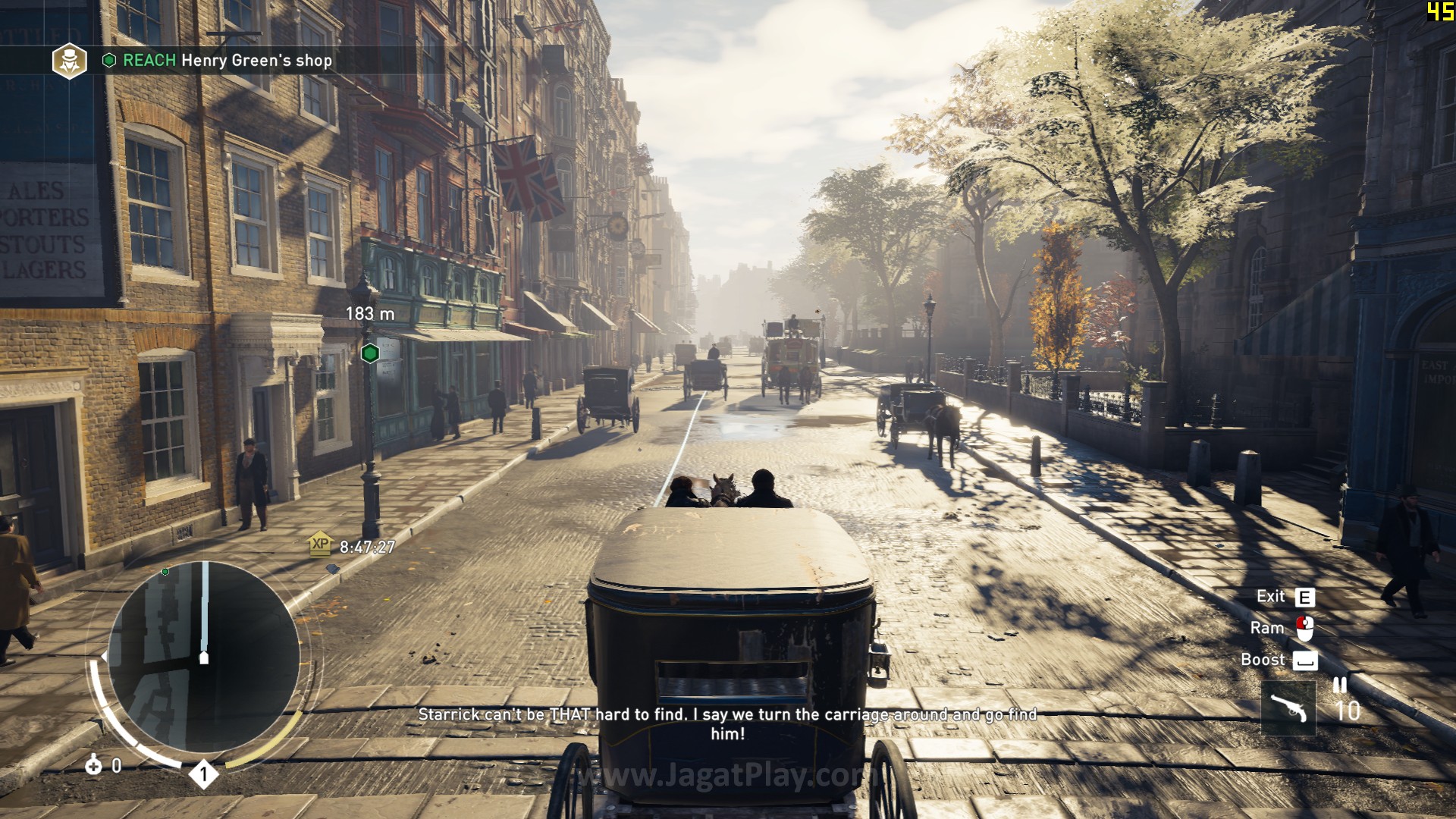The height and width of the screenshot is (819, 1456).
Task: Click the circular minimap
Action: coord(203,657)
